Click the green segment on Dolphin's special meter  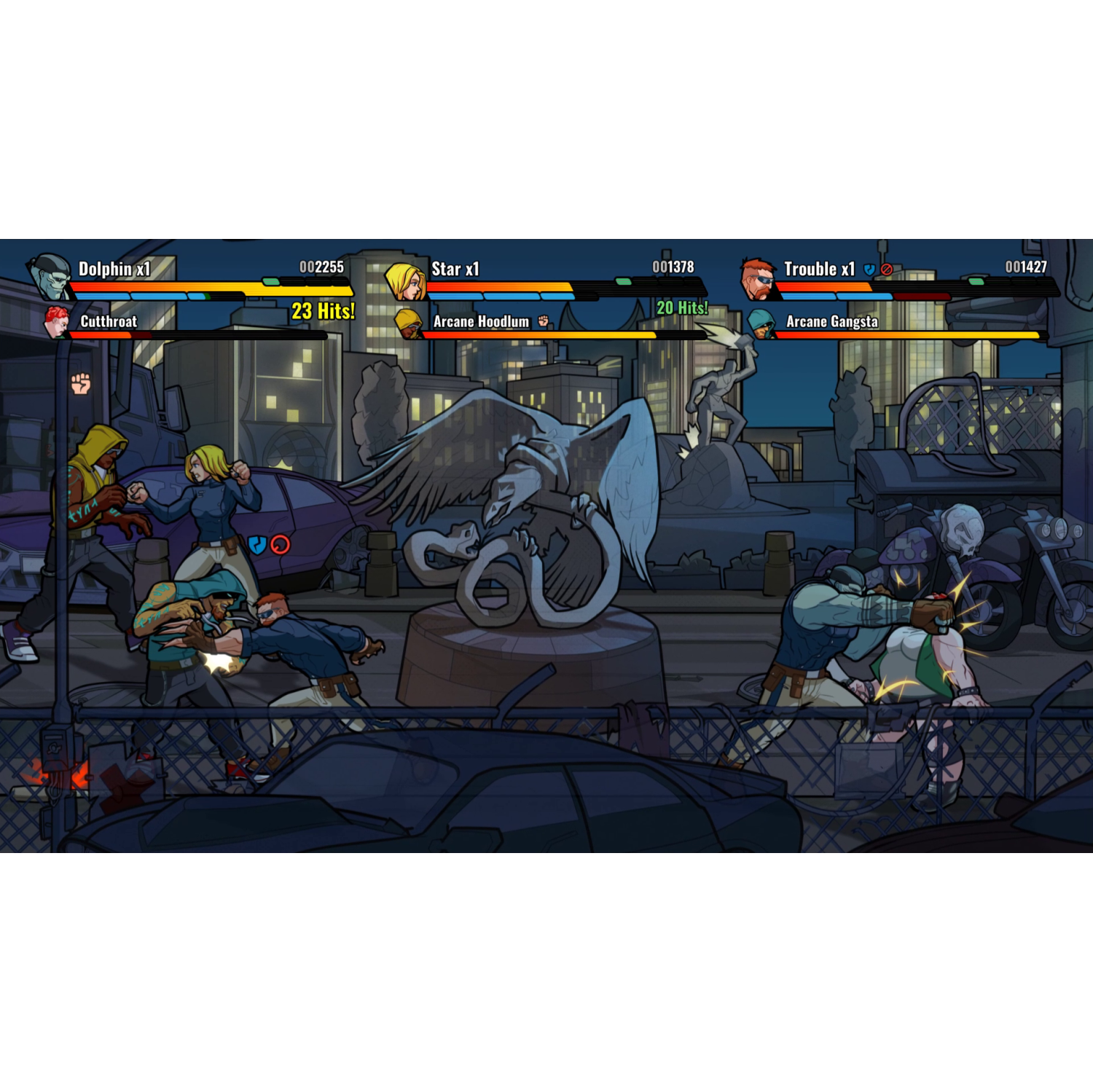[x=271, y=282]
